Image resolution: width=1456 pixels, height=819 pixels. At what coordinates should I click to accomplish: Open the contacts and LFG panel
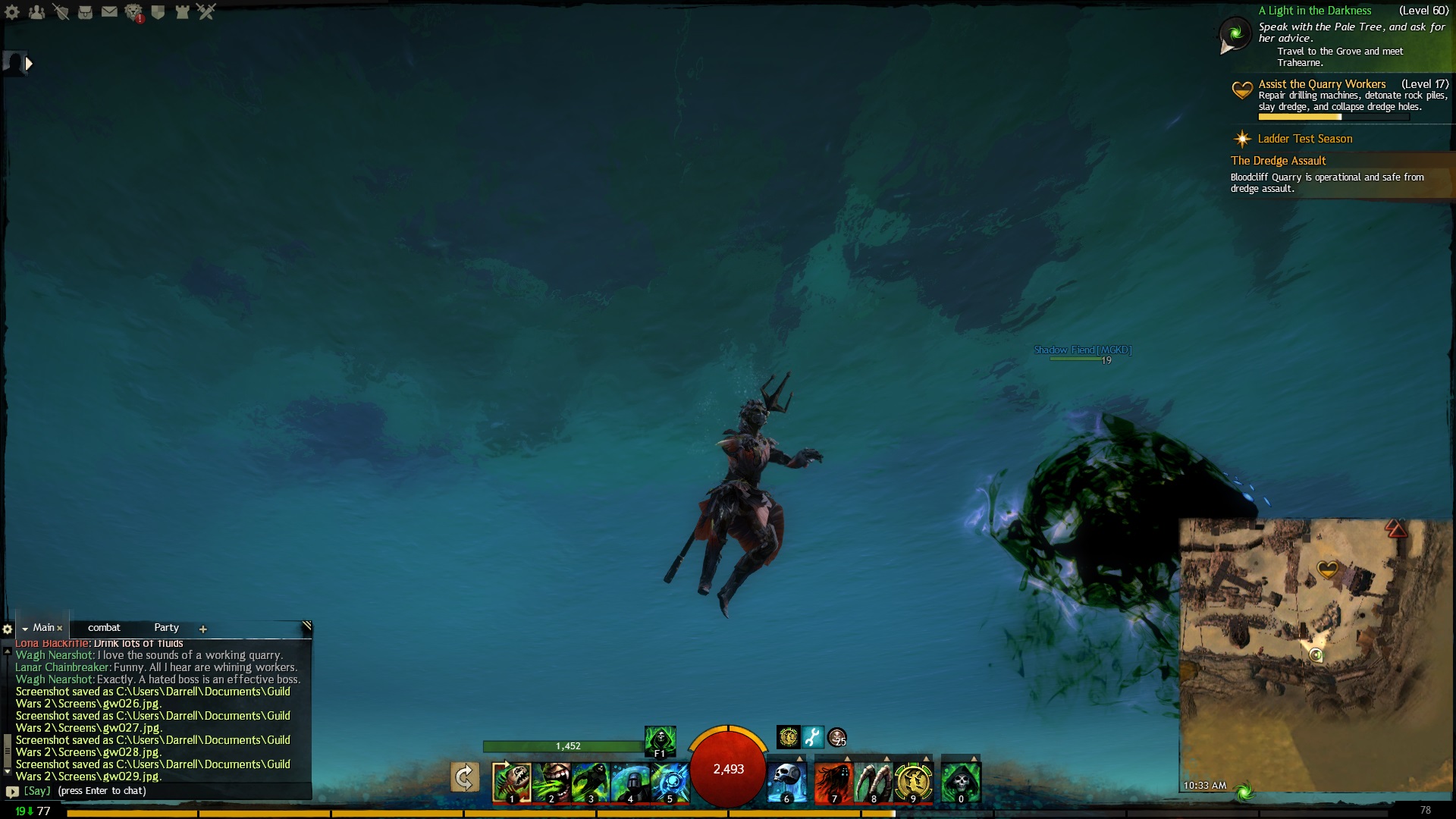coord(36,12)
